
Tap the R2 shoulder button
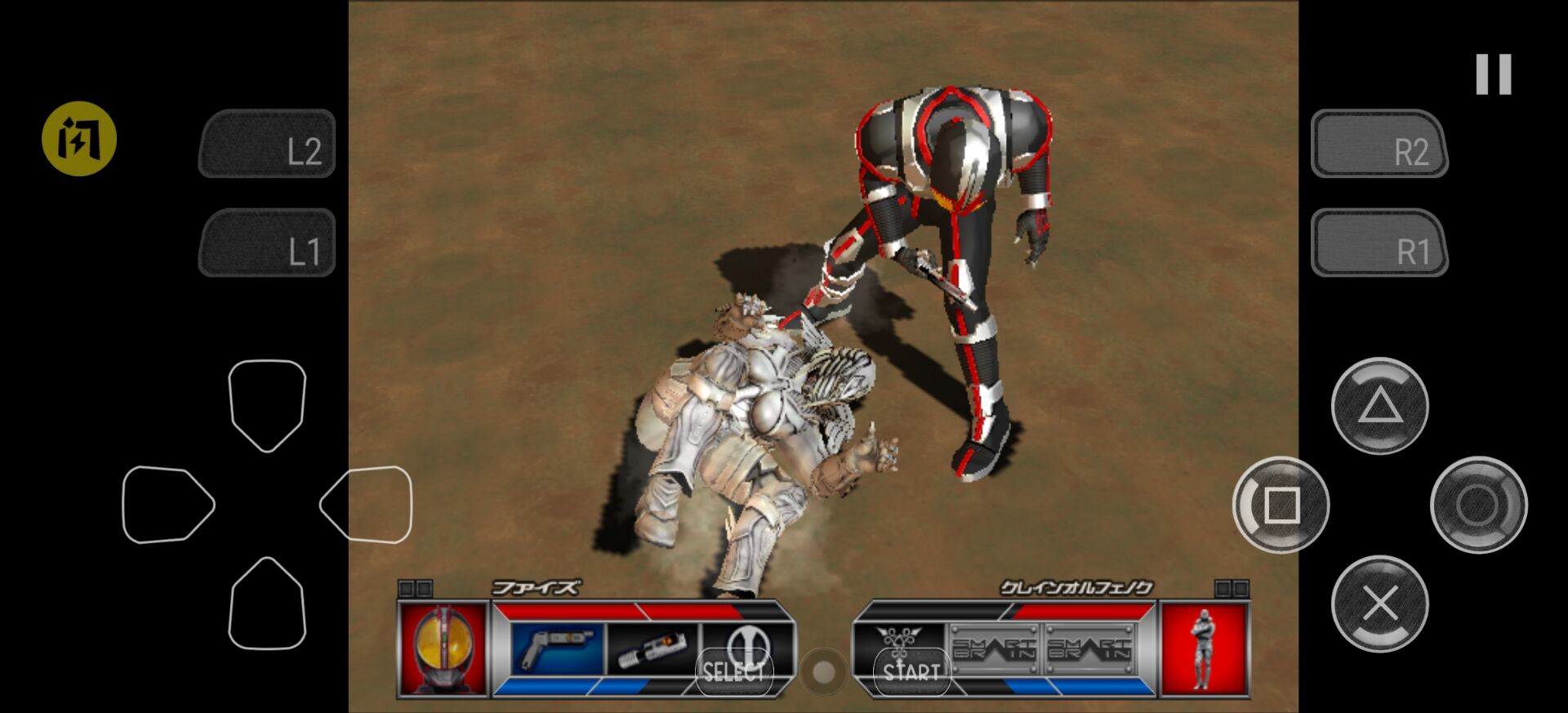click(1379, 145)
